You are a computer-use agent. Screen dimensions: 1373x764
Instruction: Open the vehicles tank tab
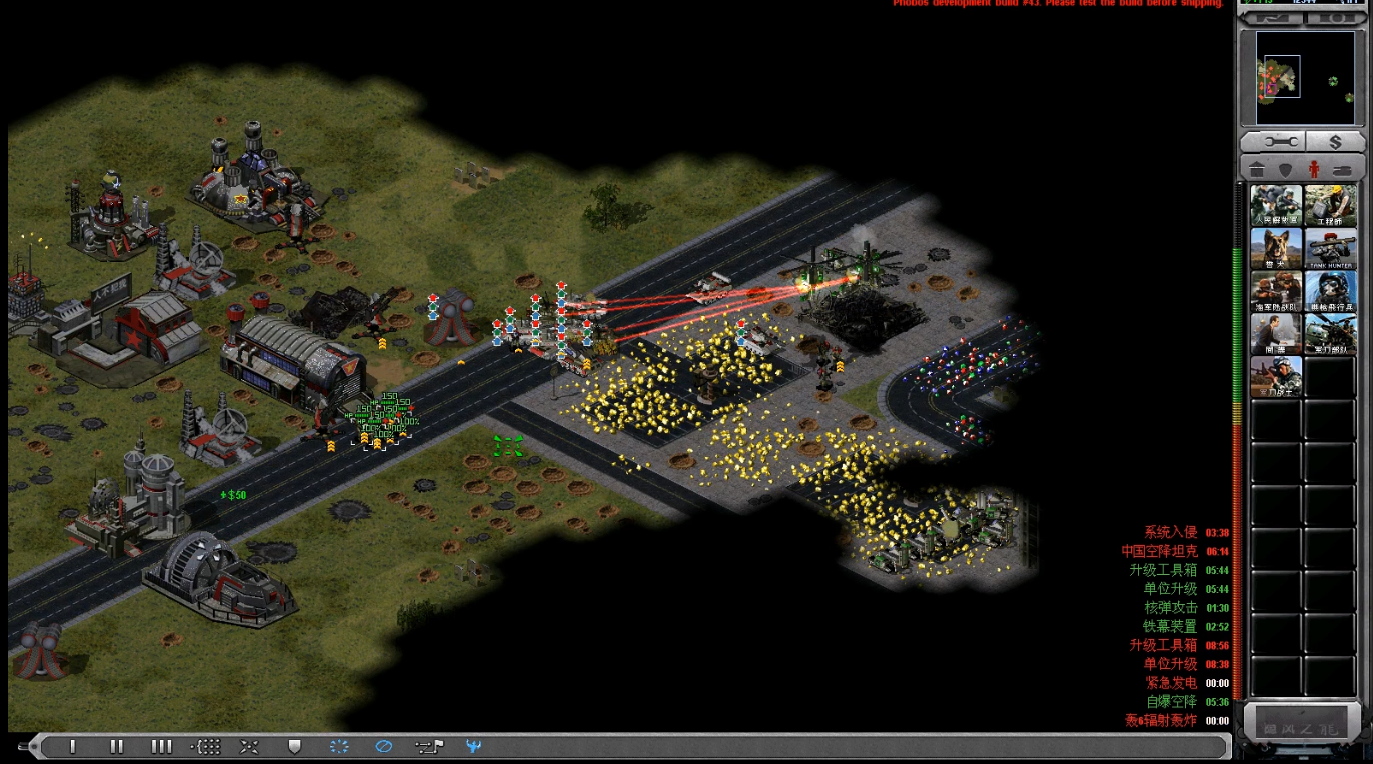[x=1343, y=169]
